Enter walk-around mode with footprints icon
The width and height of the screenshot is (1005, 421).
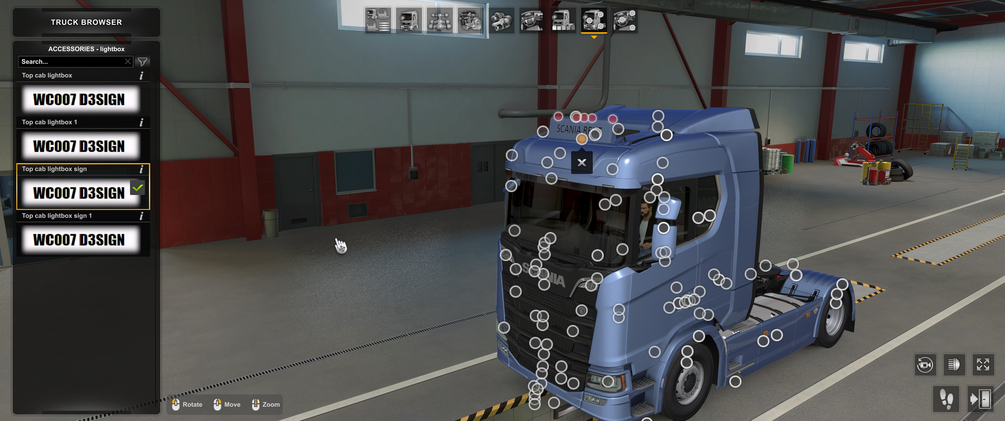click(x=946, y=399)
